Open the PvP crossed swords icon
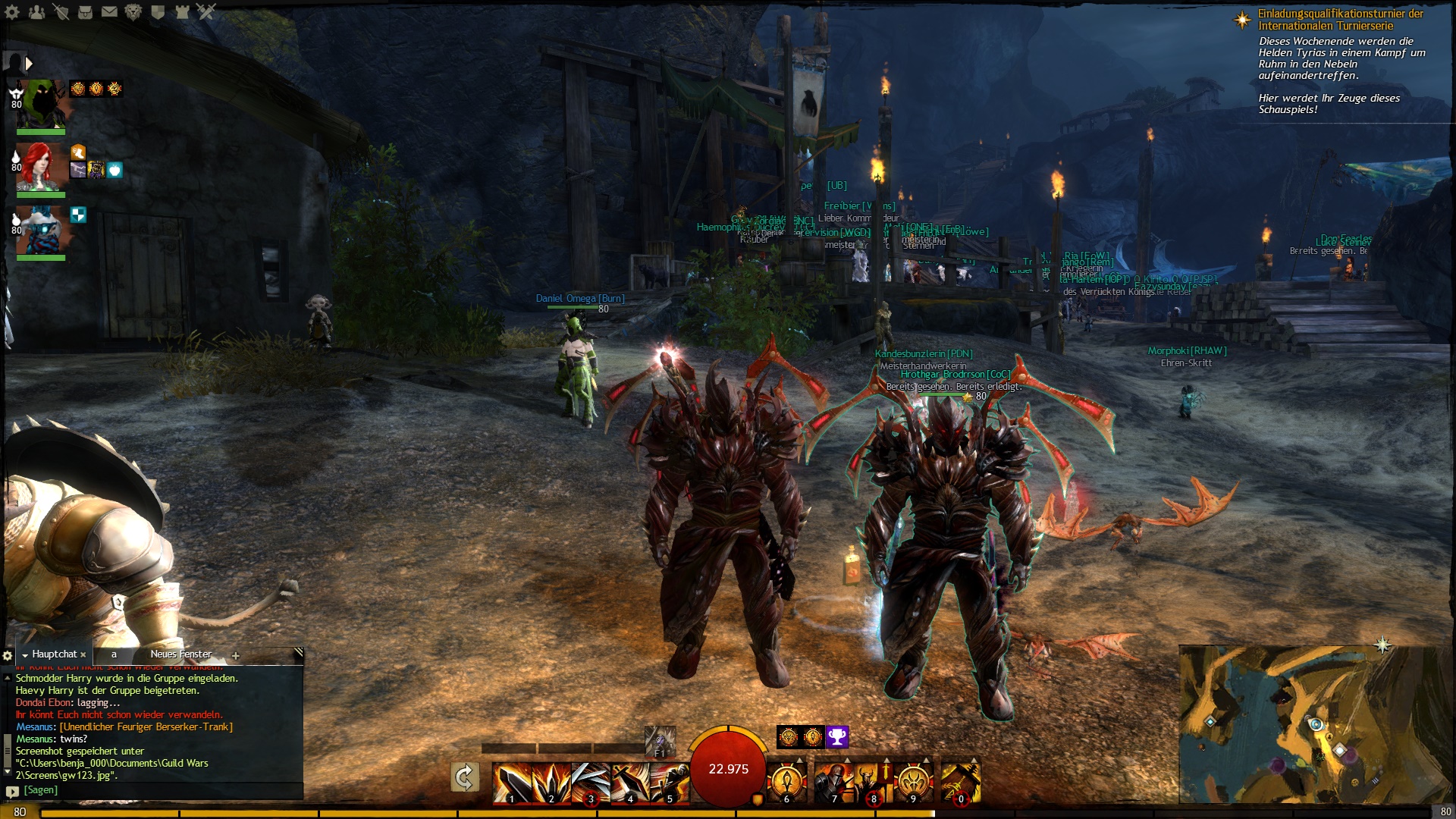This screenshot has width=1456, height=819. pyautogui.click(x=206, y=11)
